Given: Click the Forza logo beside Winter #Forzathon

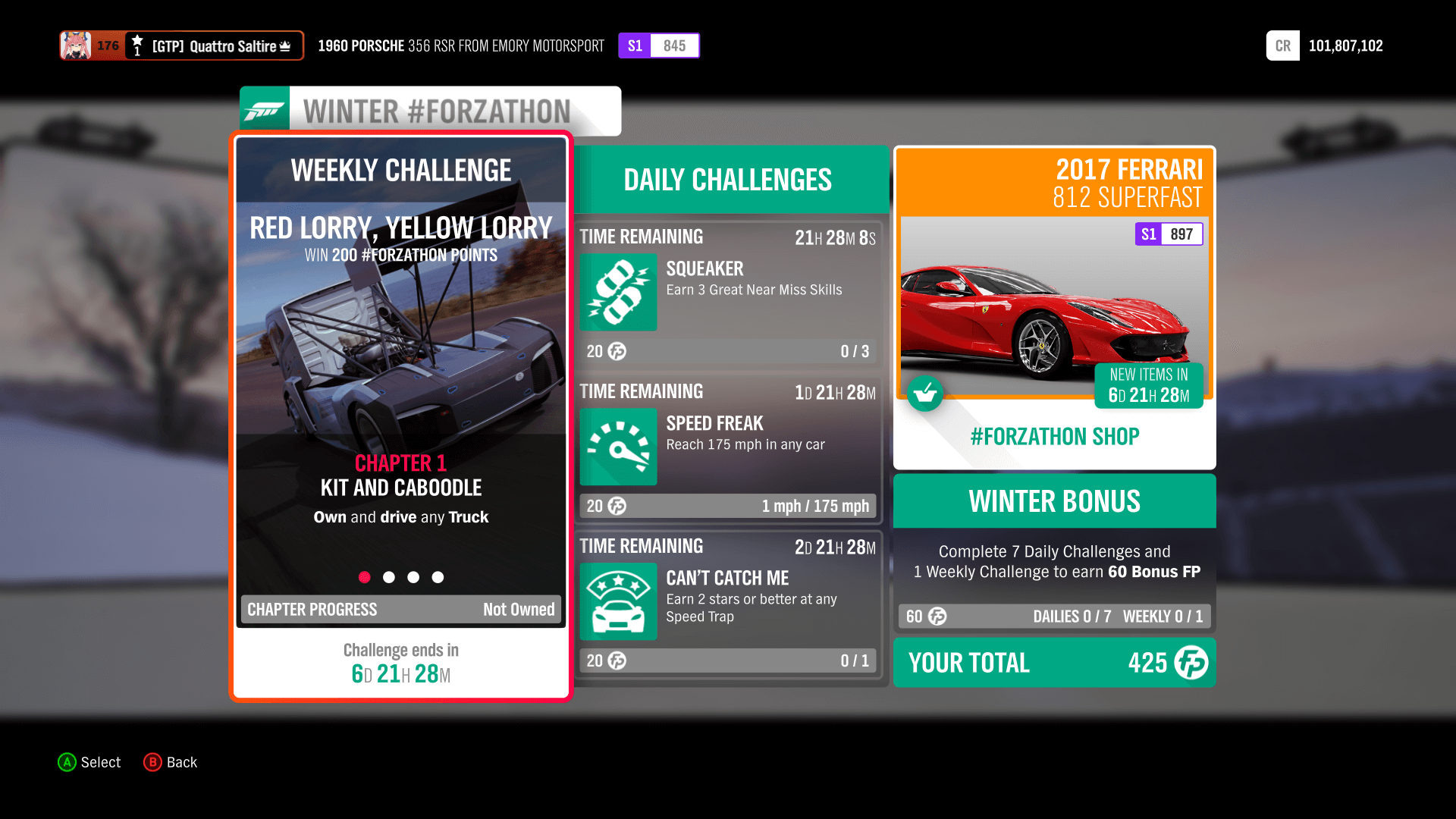Looking at the screenshot, I should pos(265,110).
